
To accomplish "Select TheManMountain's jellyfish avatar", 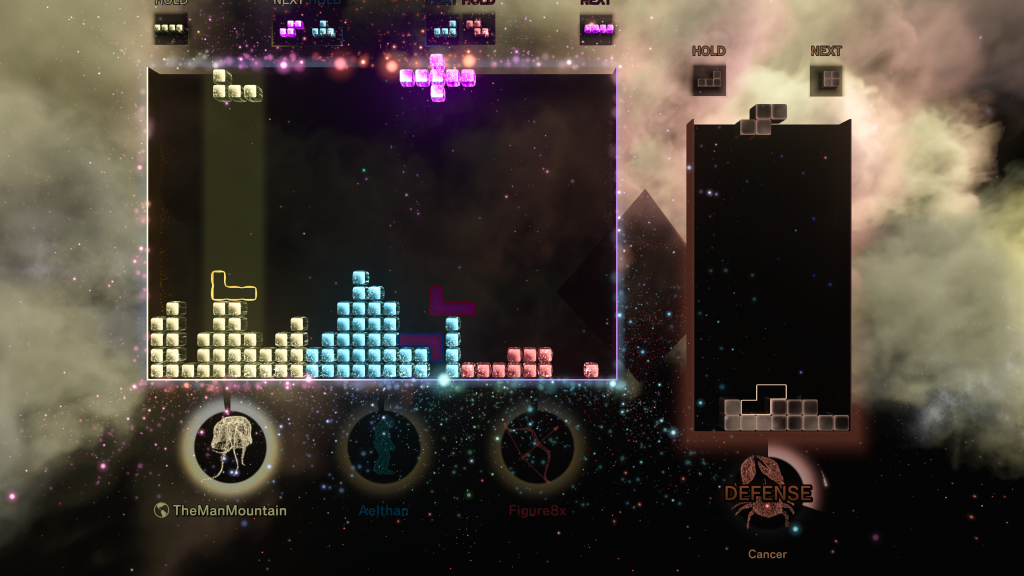I will coord(230,445).
